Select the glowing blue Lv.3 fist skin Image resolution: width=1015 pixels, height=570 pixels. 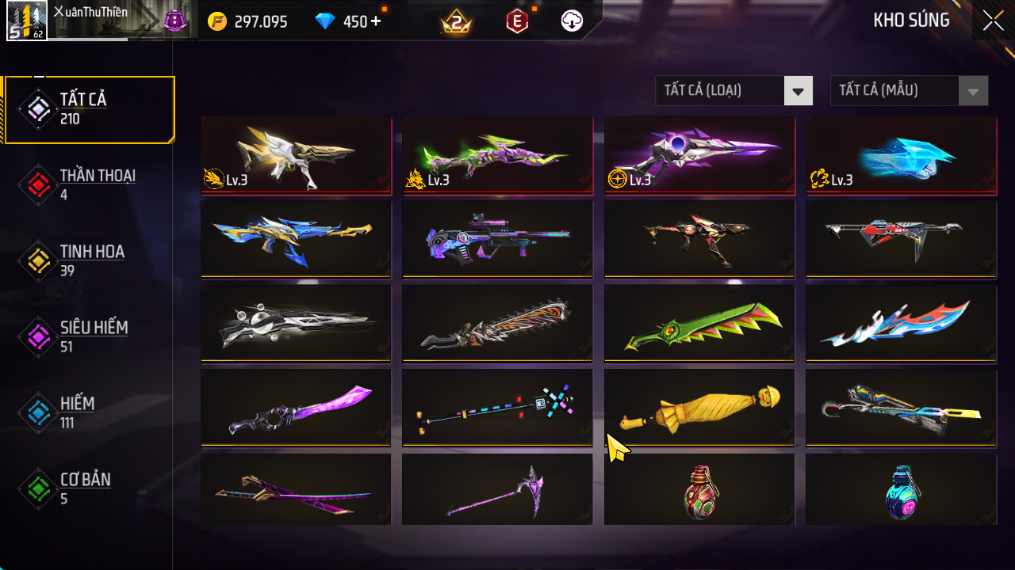coord(901,155)
